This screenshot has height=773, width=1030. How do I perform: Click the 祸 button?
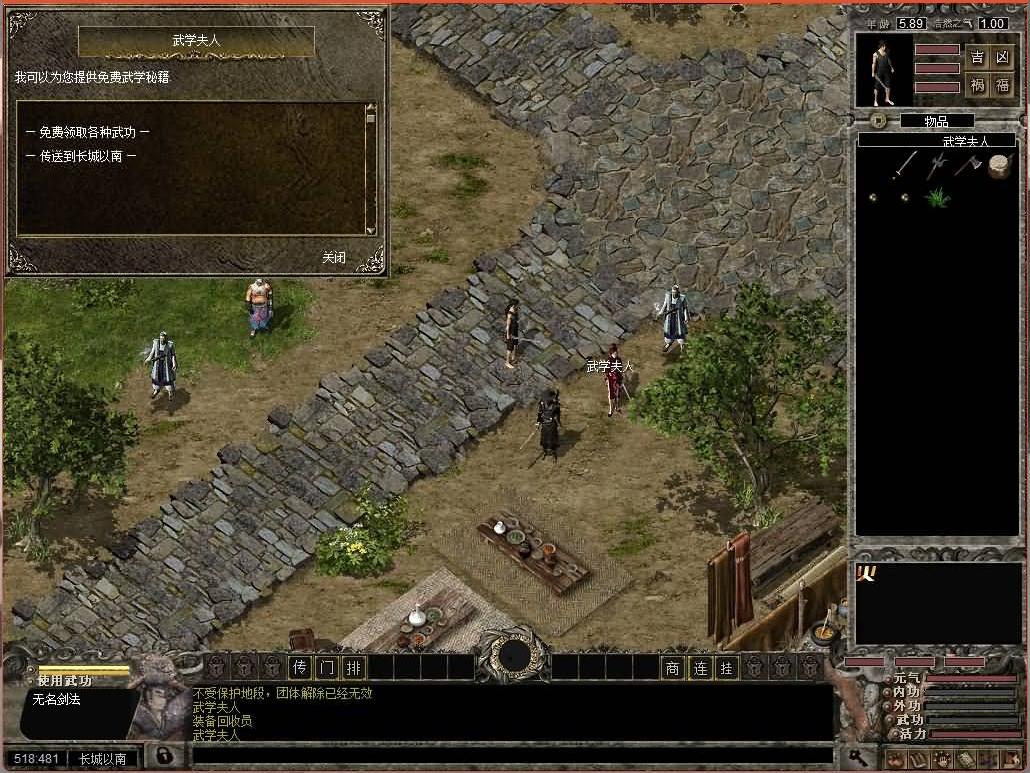click(x=977, y=85)
